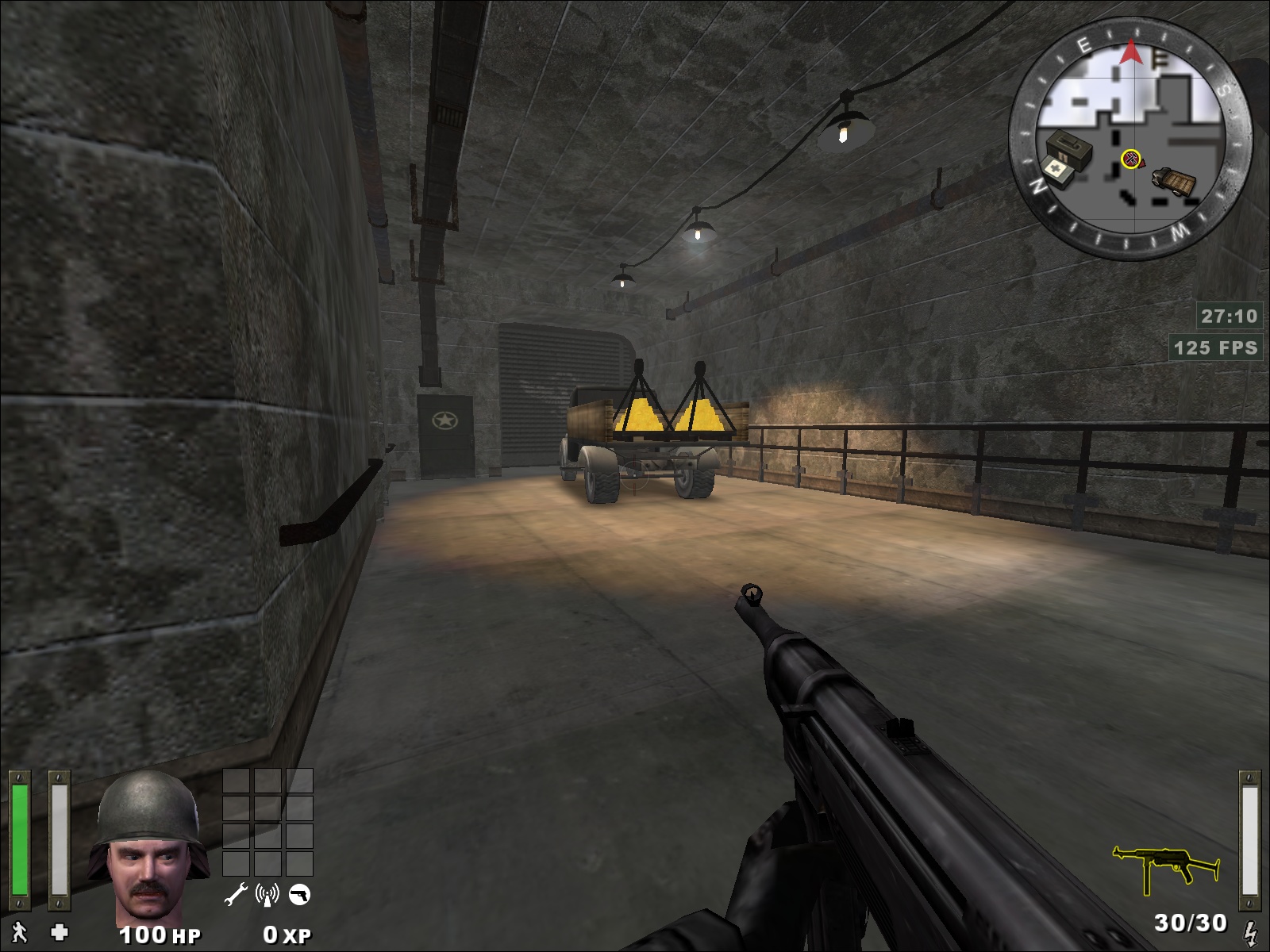The height and width of the screenshot is (952, 1270).
Task: Select the truck marker on the minimap
Action: [x=1174, y=182]
